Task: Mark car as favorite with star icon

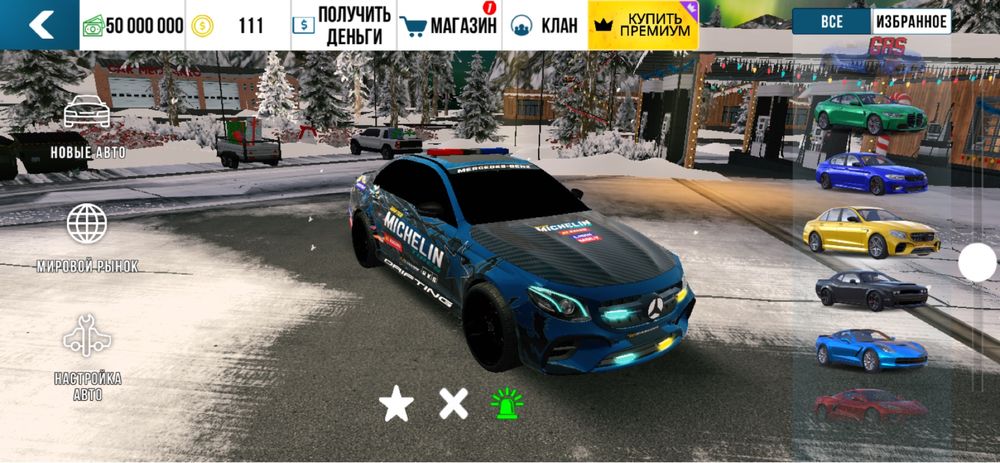Action: (x=396, y=404)
